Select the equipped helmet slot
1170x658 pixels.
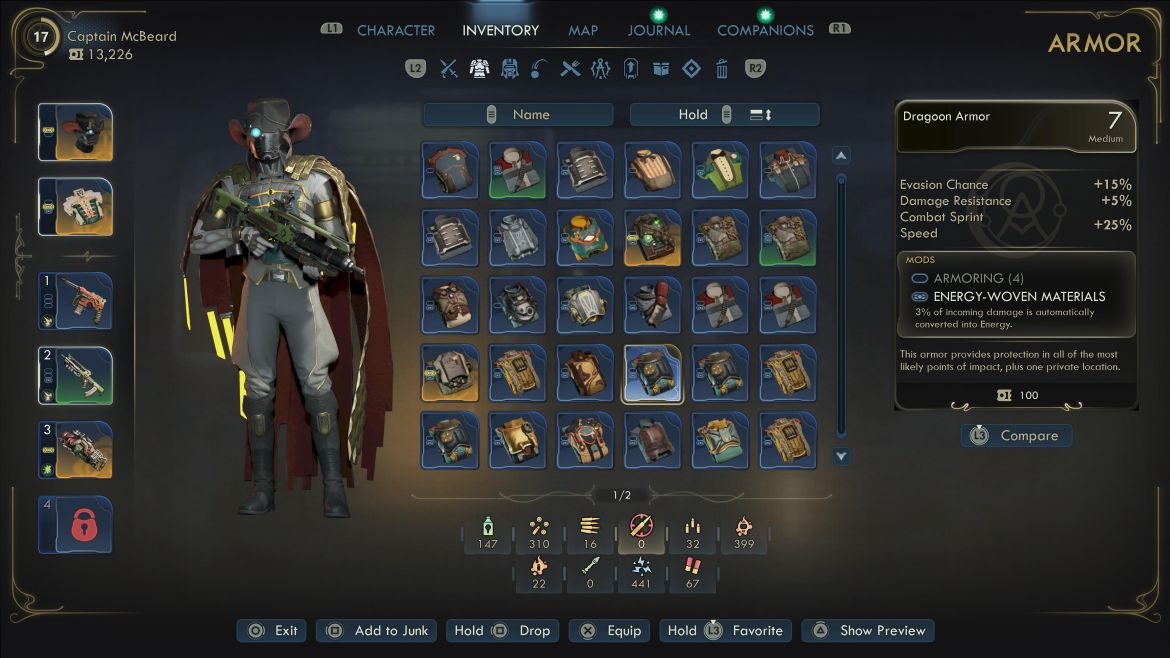(x=75, y=132)
